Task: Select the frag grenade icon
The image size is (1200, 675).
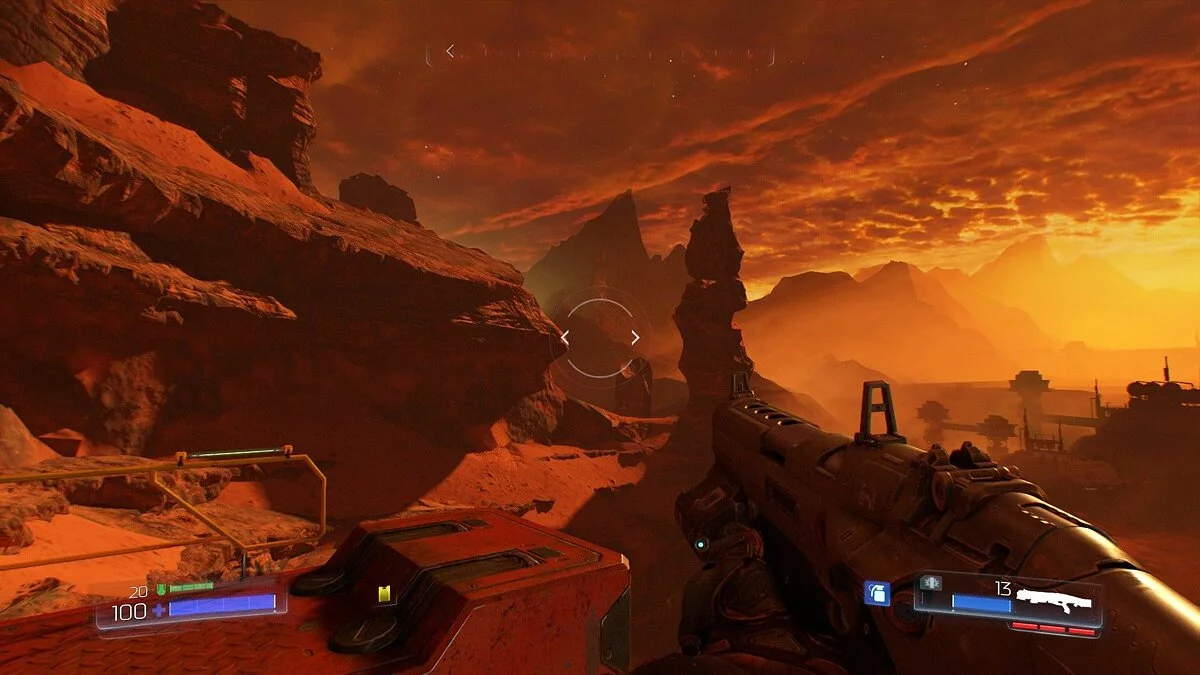Action: point(876,593)
